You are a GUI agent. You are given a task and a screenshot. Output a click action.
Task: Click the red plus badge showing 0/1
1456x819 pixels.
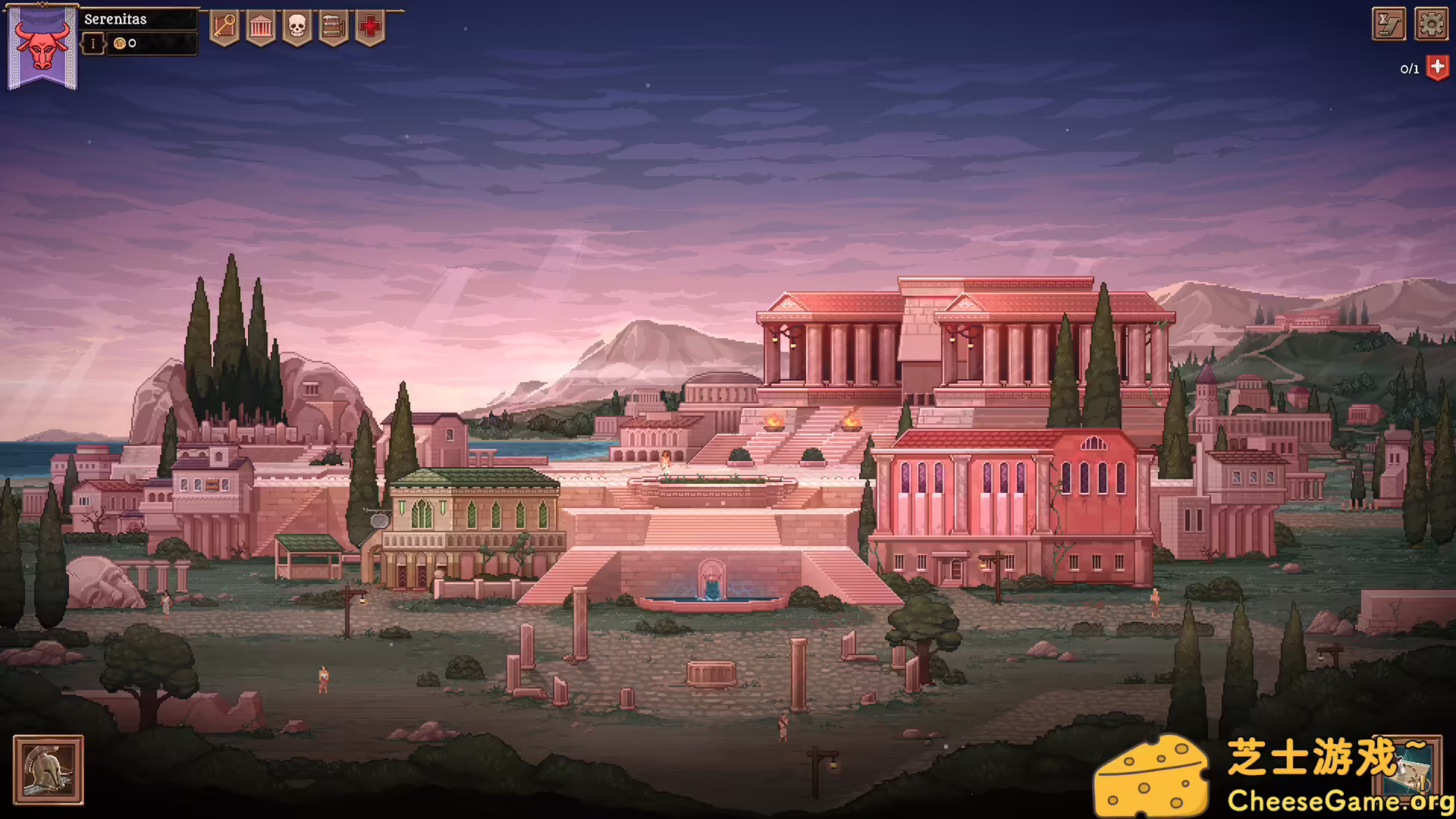pos(1436,67)
